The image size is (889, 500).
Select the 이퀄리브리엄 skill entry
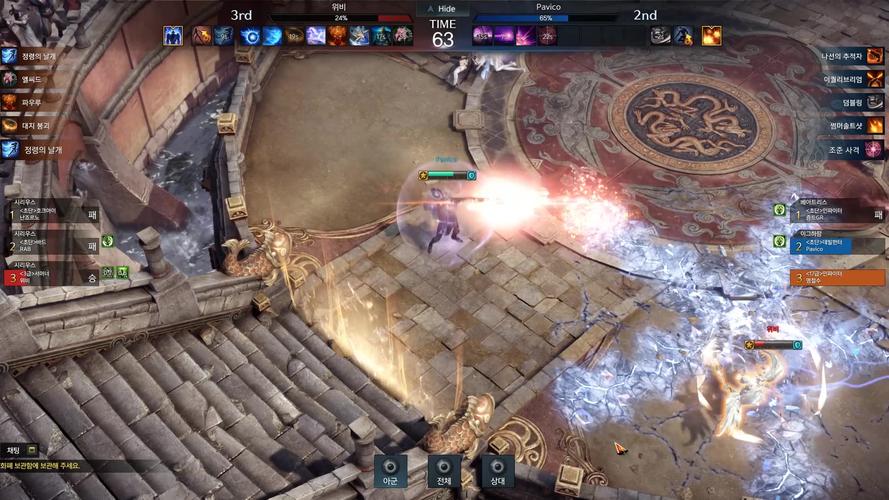852,79
